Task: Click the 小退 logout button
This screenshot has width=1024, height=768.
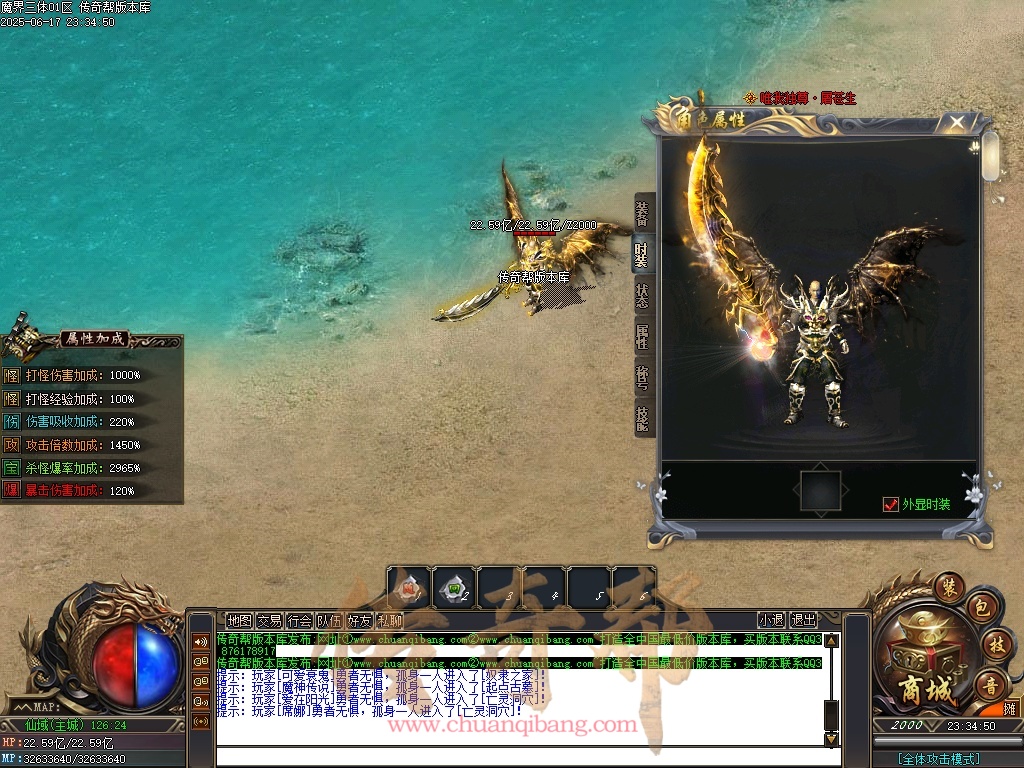Action: 771,620
